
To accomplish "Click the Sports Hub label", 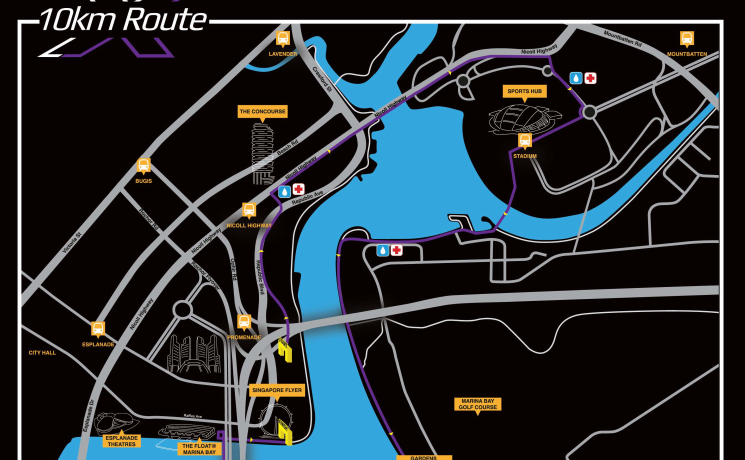I will (525, 90).
